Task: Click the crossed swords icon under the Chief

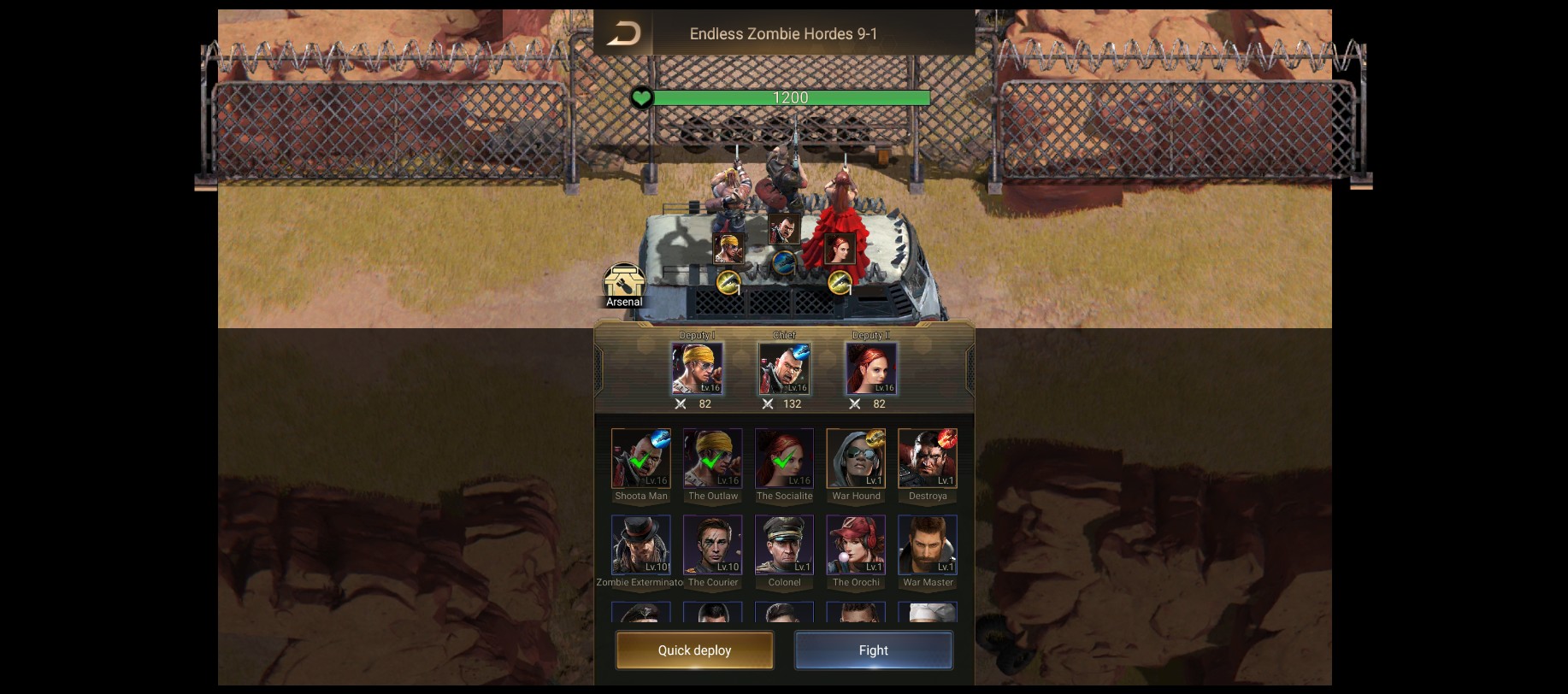Action: [x=769, y=404]
